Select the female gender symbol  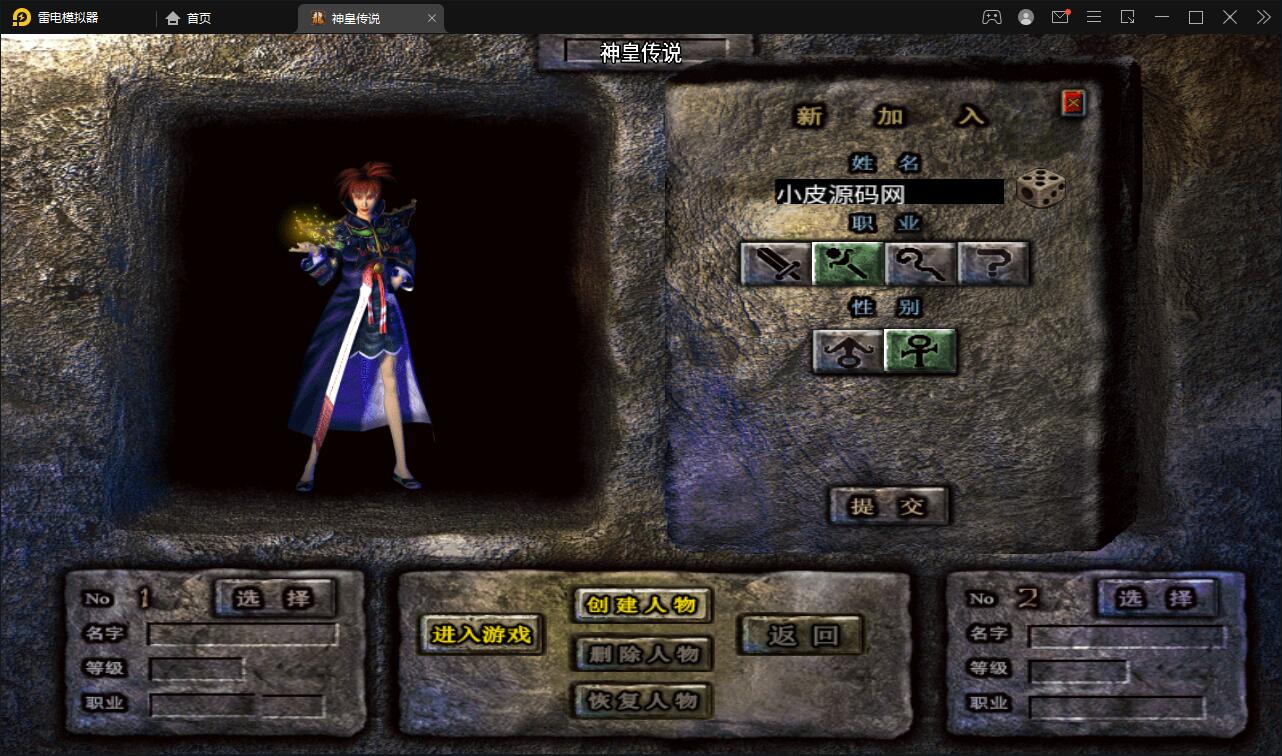[920, 351]
